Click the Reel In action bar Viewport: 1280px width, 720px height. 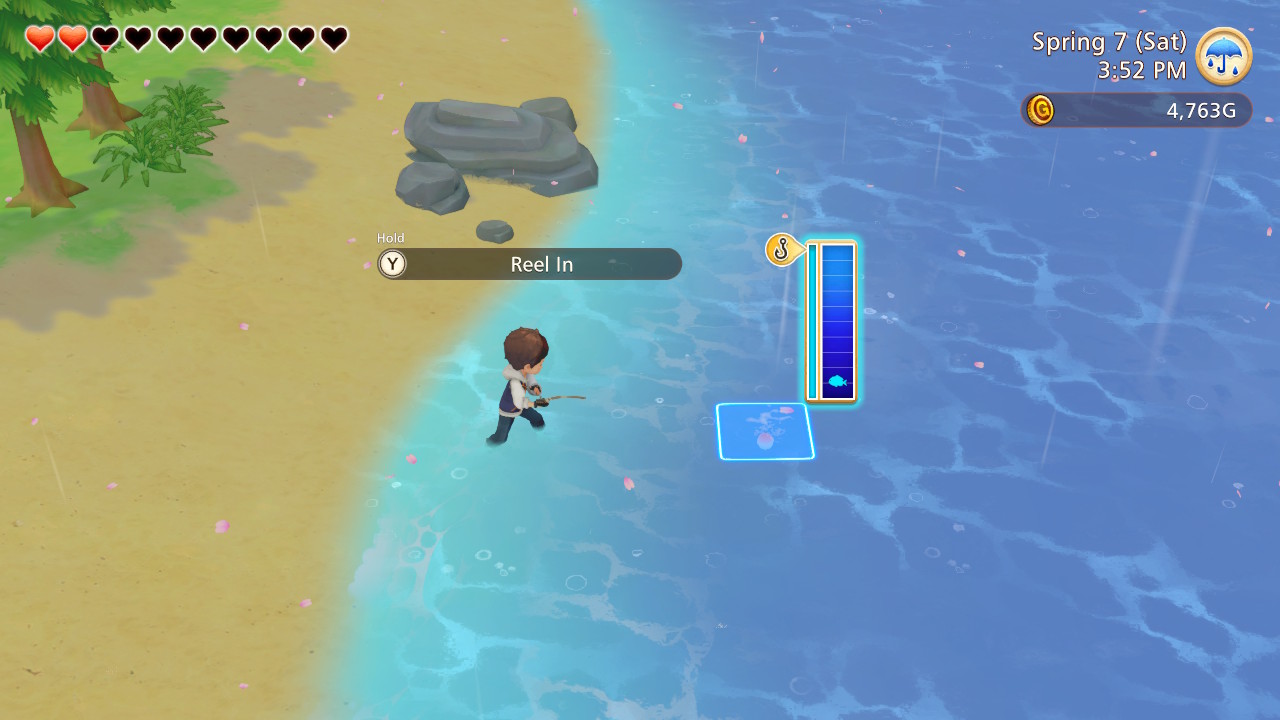[x=529, y=264]
